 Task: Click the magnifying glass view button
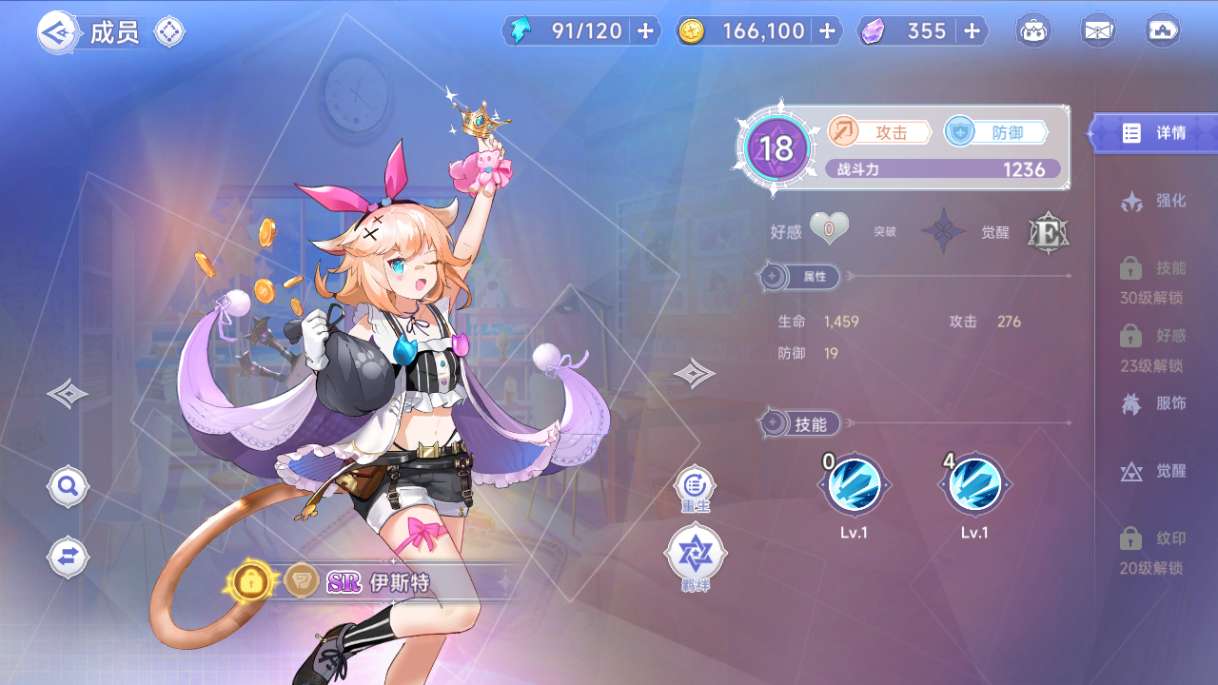coord(68,487)
